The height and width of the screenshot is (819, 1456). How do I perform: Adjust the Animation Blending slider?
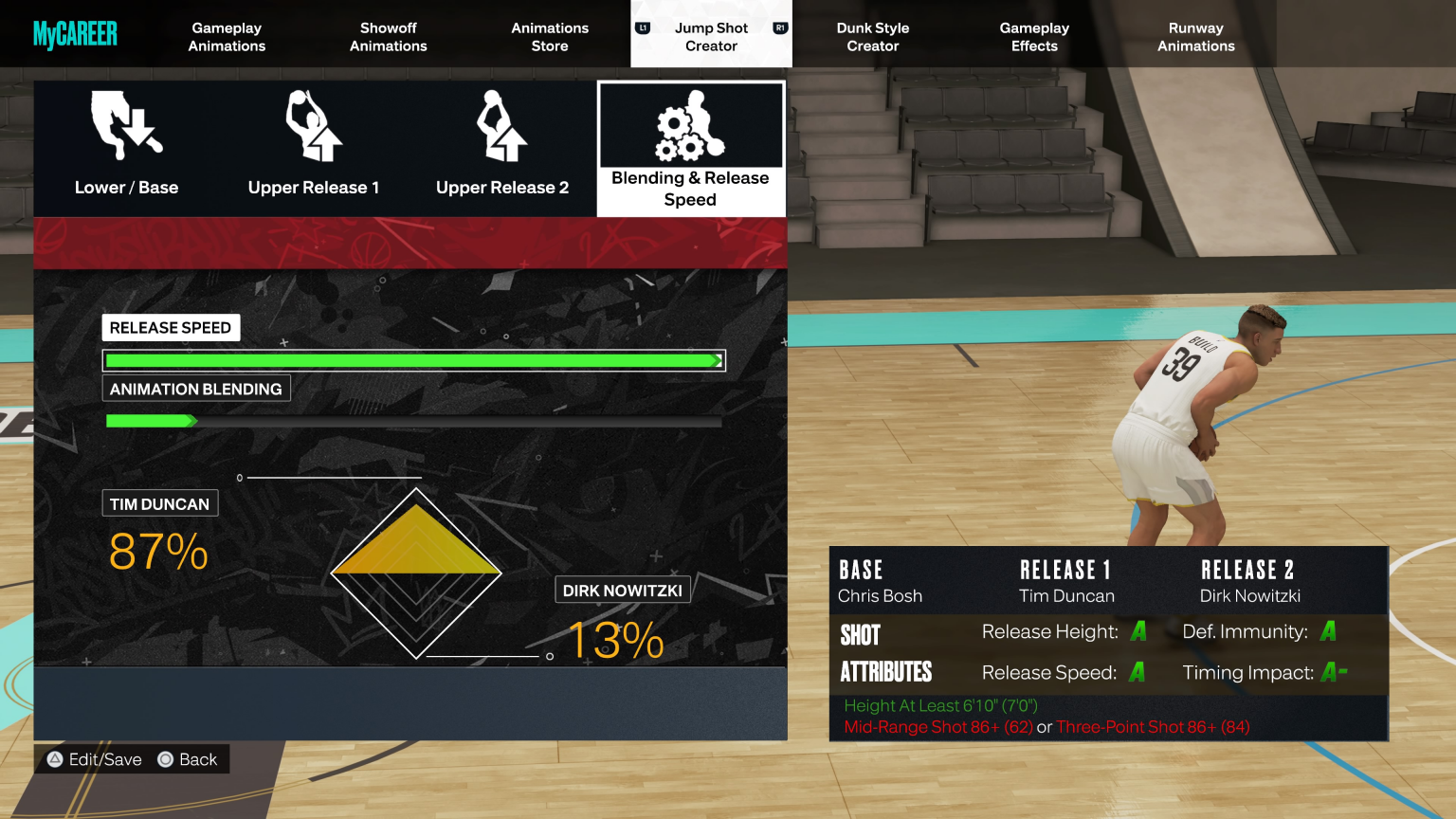click(413, 419)
